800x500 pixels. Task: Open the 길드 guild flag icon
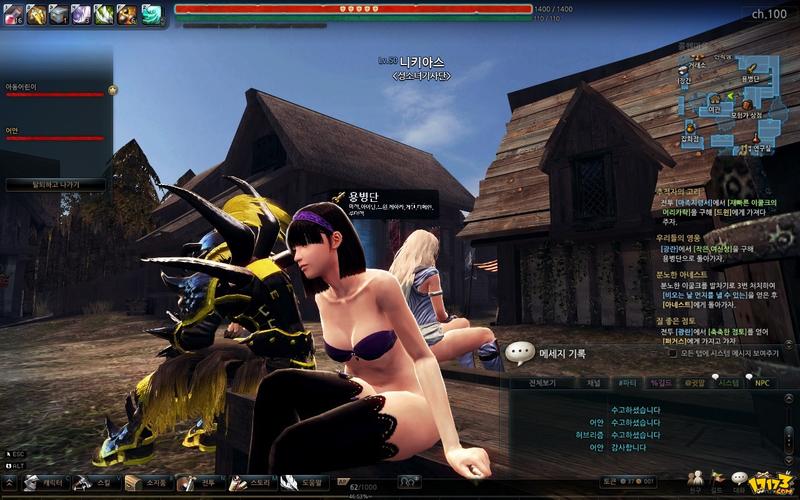click(717, 479)
